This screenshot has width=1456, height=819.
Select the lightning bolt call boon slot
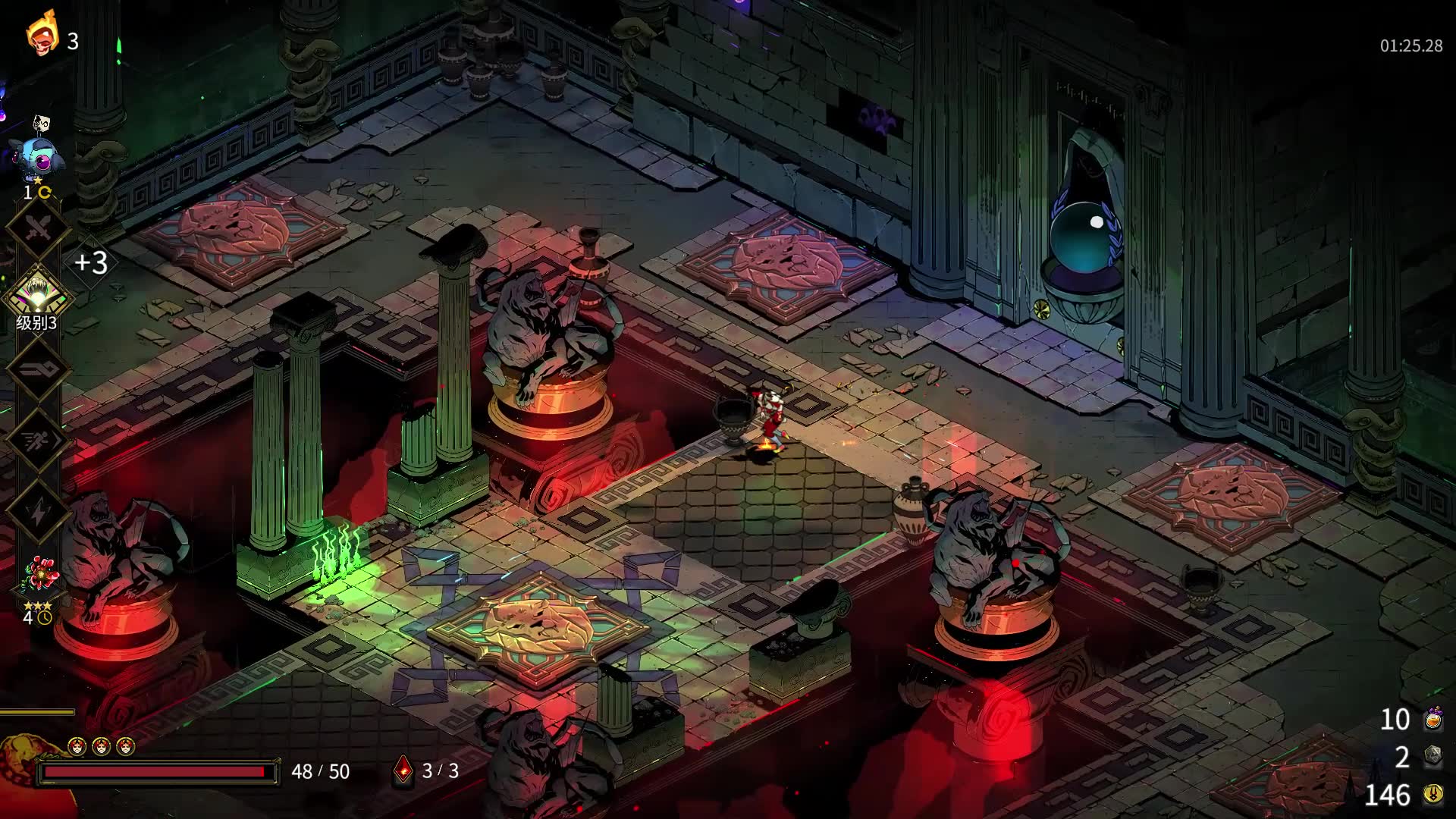pyautogui.click(x=38, y=513)
